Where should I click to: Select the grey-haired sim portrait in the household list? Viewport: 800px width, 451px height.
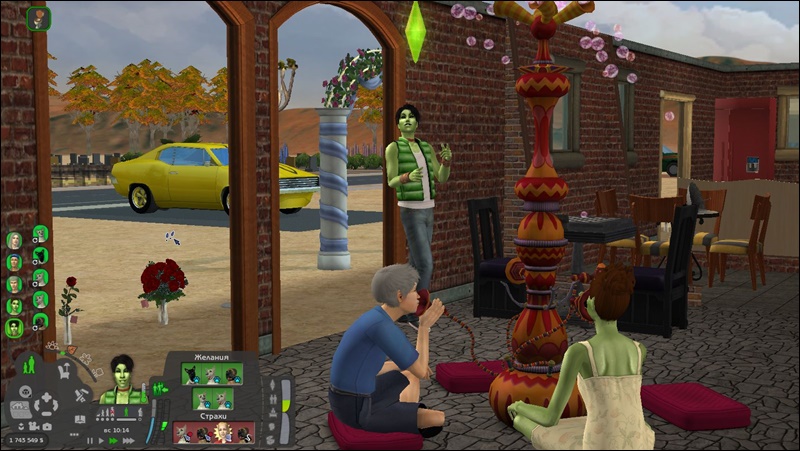coord(14,284)
